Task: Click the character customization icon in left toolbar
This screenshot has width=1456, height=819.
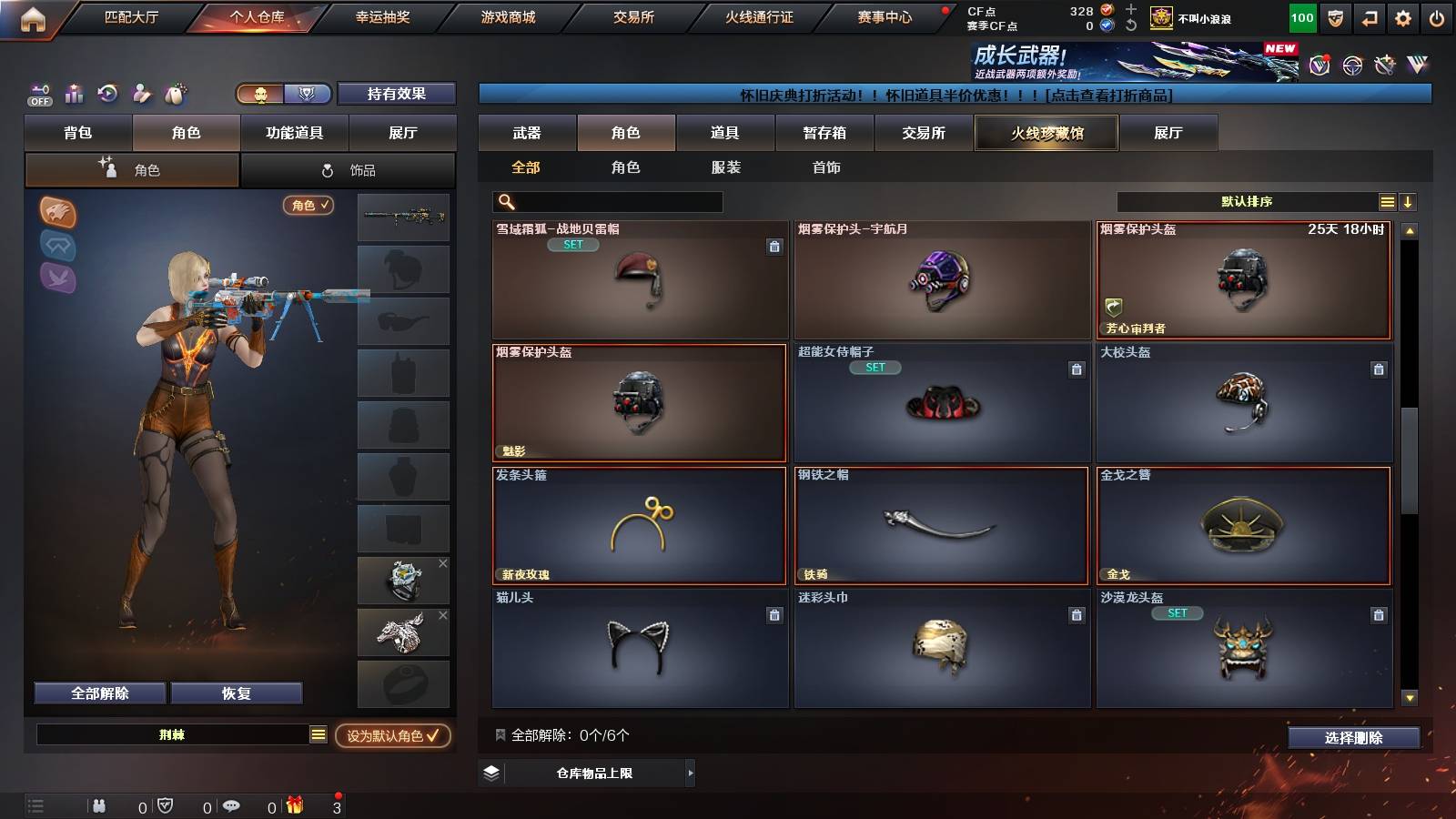Action: pos(142,94)
